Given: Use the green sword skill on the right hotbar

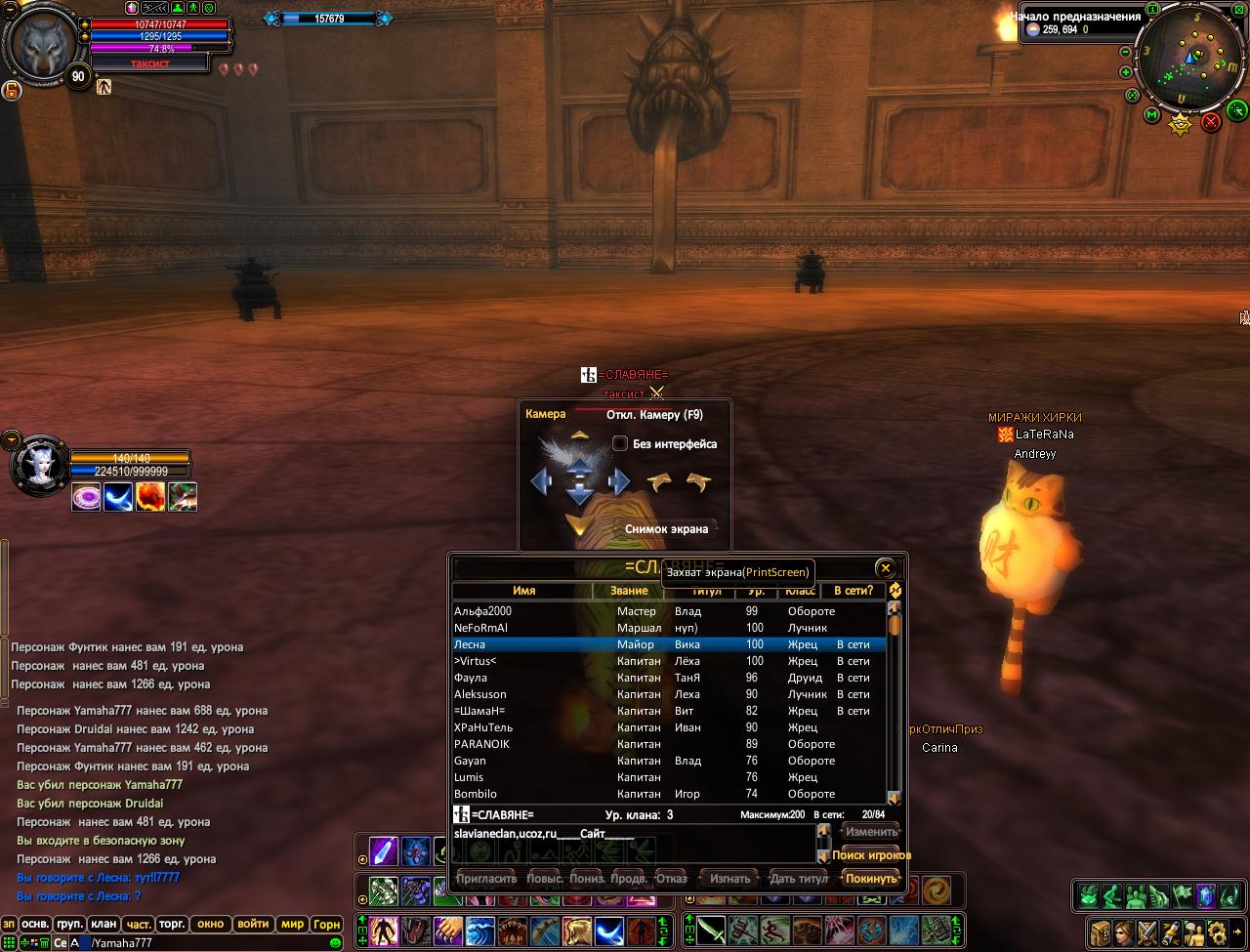Looking at the screenshot, I should 710,928.
